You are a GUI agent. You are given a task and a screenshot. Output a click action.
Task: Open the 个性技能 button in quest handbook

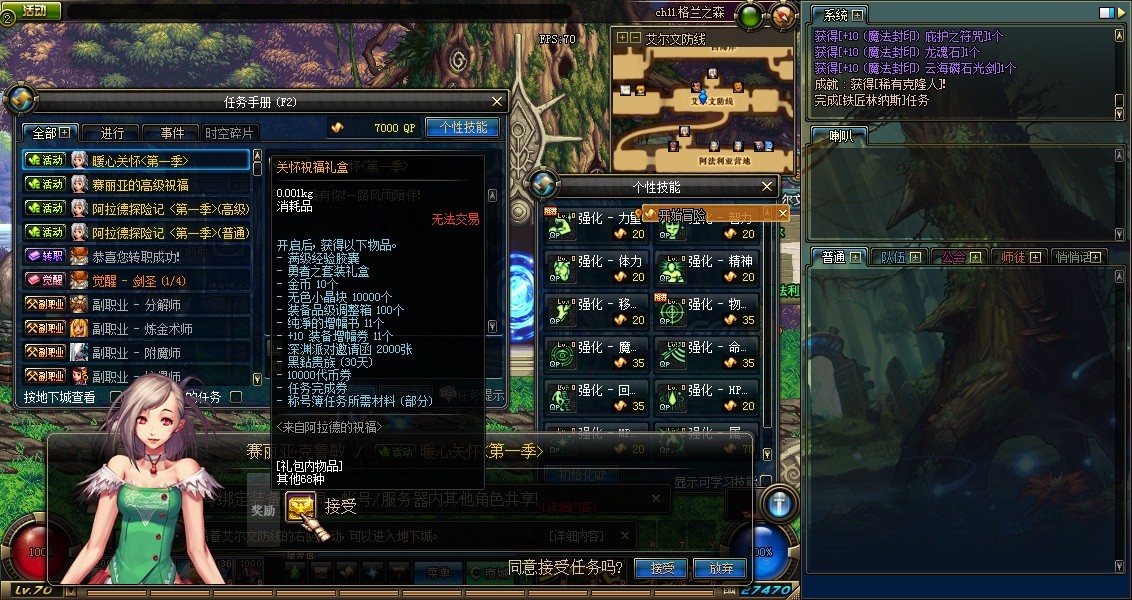point(462,128)
